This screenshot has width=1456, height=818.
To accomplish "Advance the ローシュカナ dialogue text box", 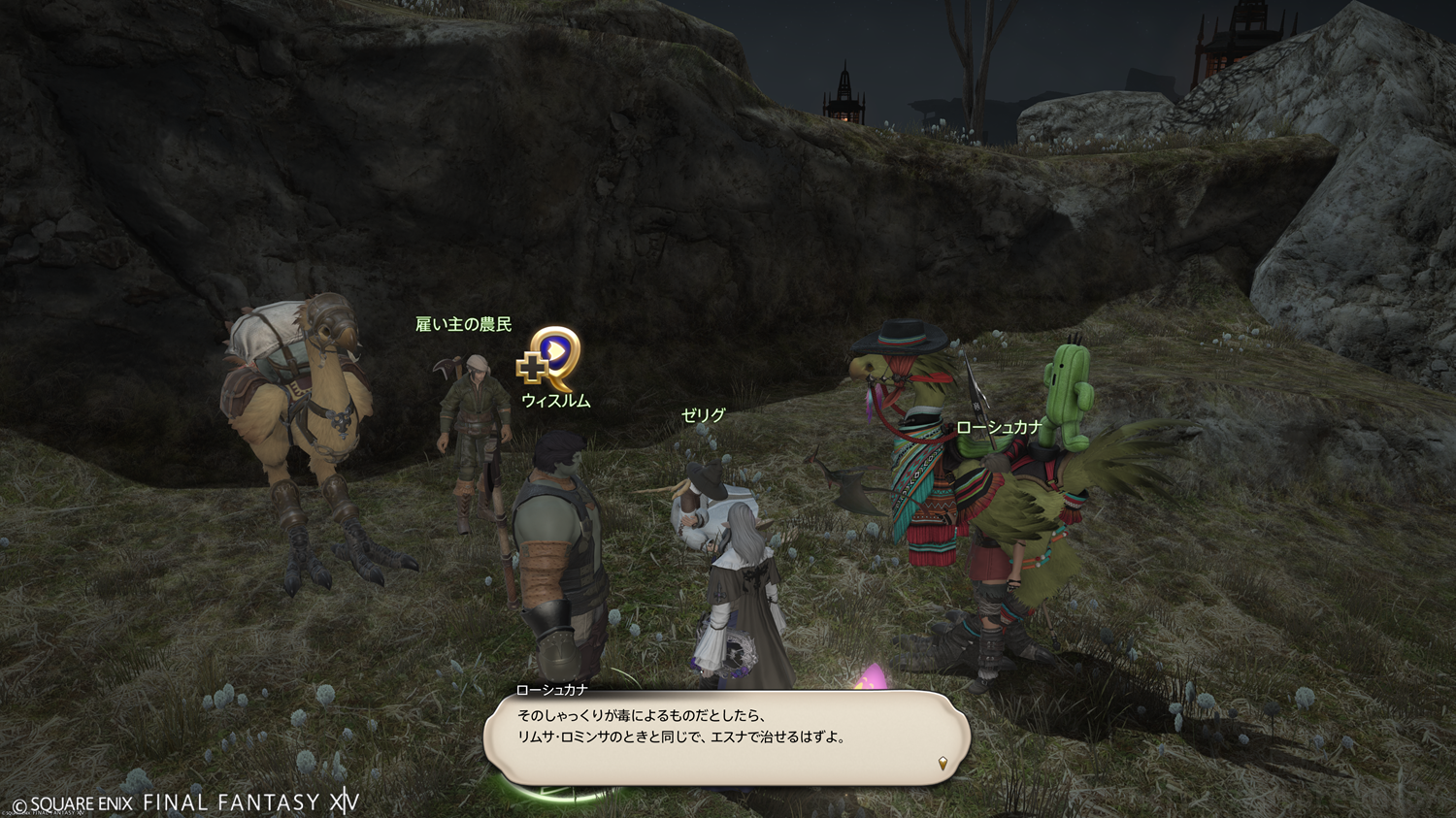I will coord(726,737).
